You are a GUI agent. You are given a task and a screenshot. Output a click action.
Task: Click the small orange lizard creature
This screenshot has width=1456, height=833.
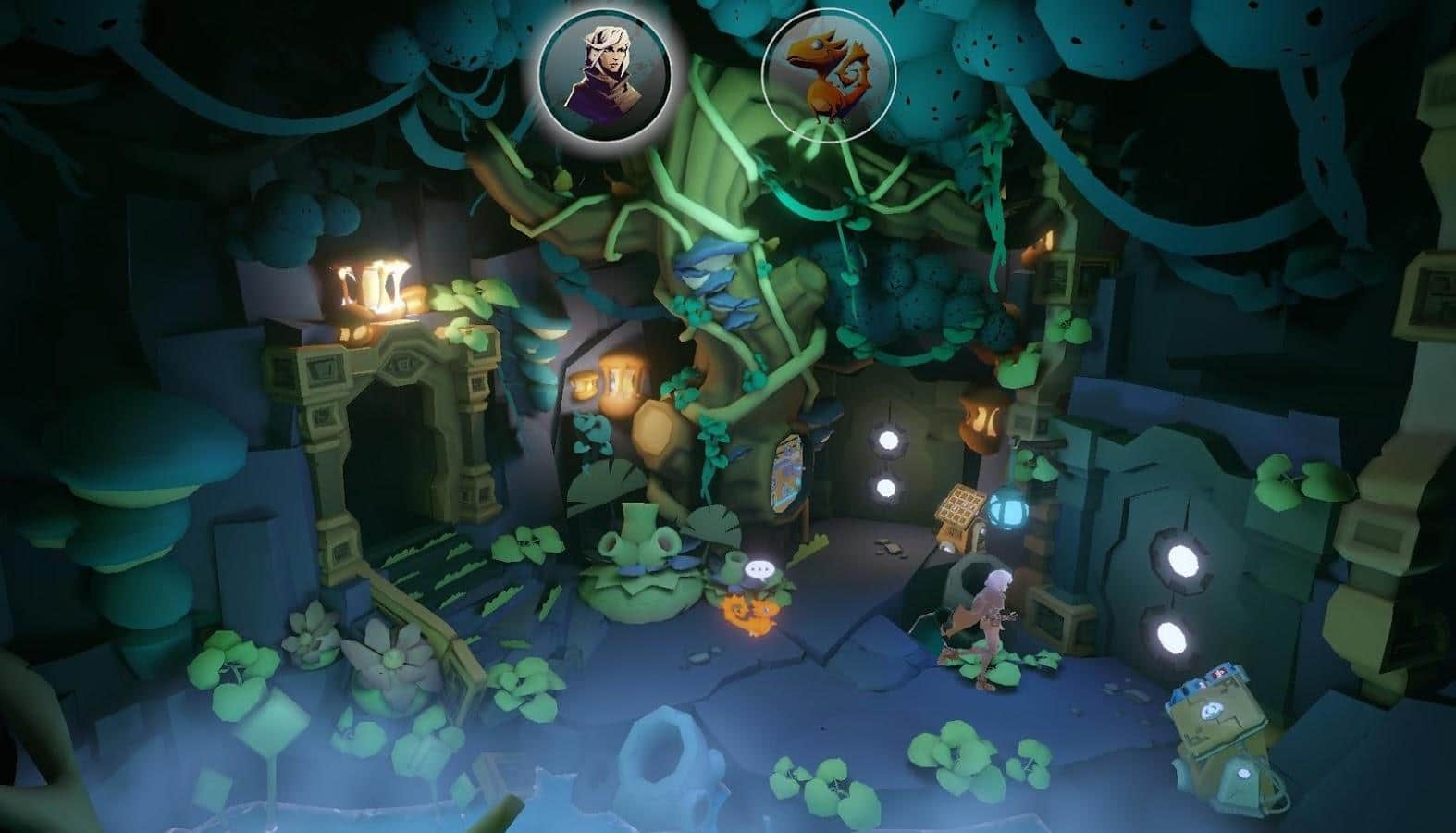[751, 612]
